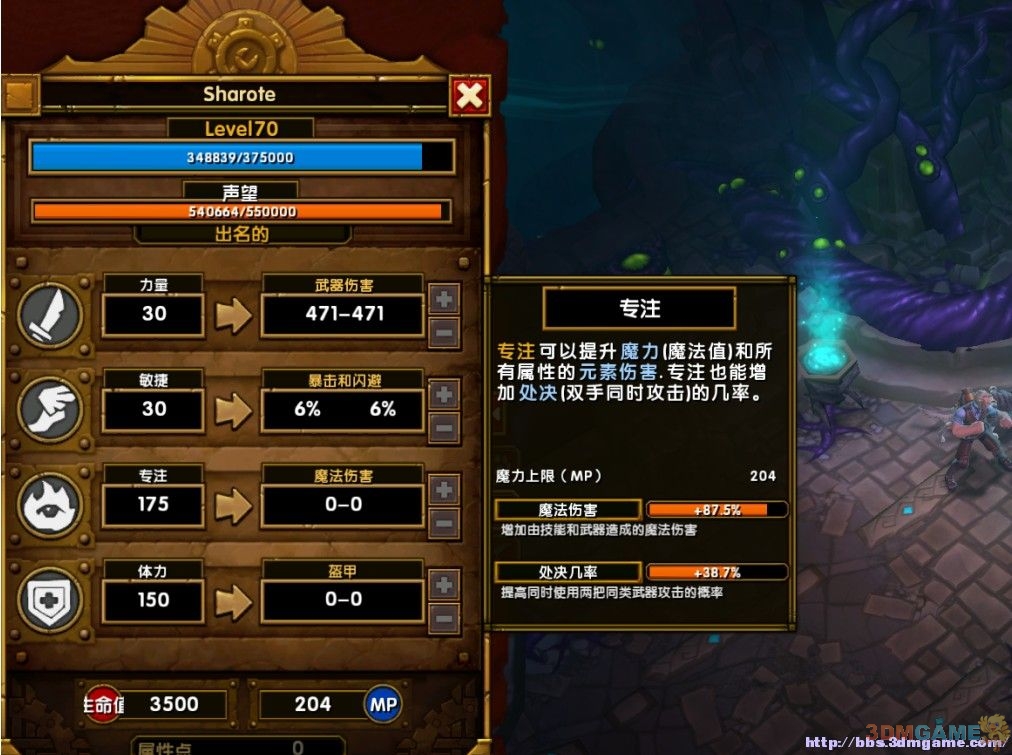Lower Focus using its minus button

tap(445, 523)
